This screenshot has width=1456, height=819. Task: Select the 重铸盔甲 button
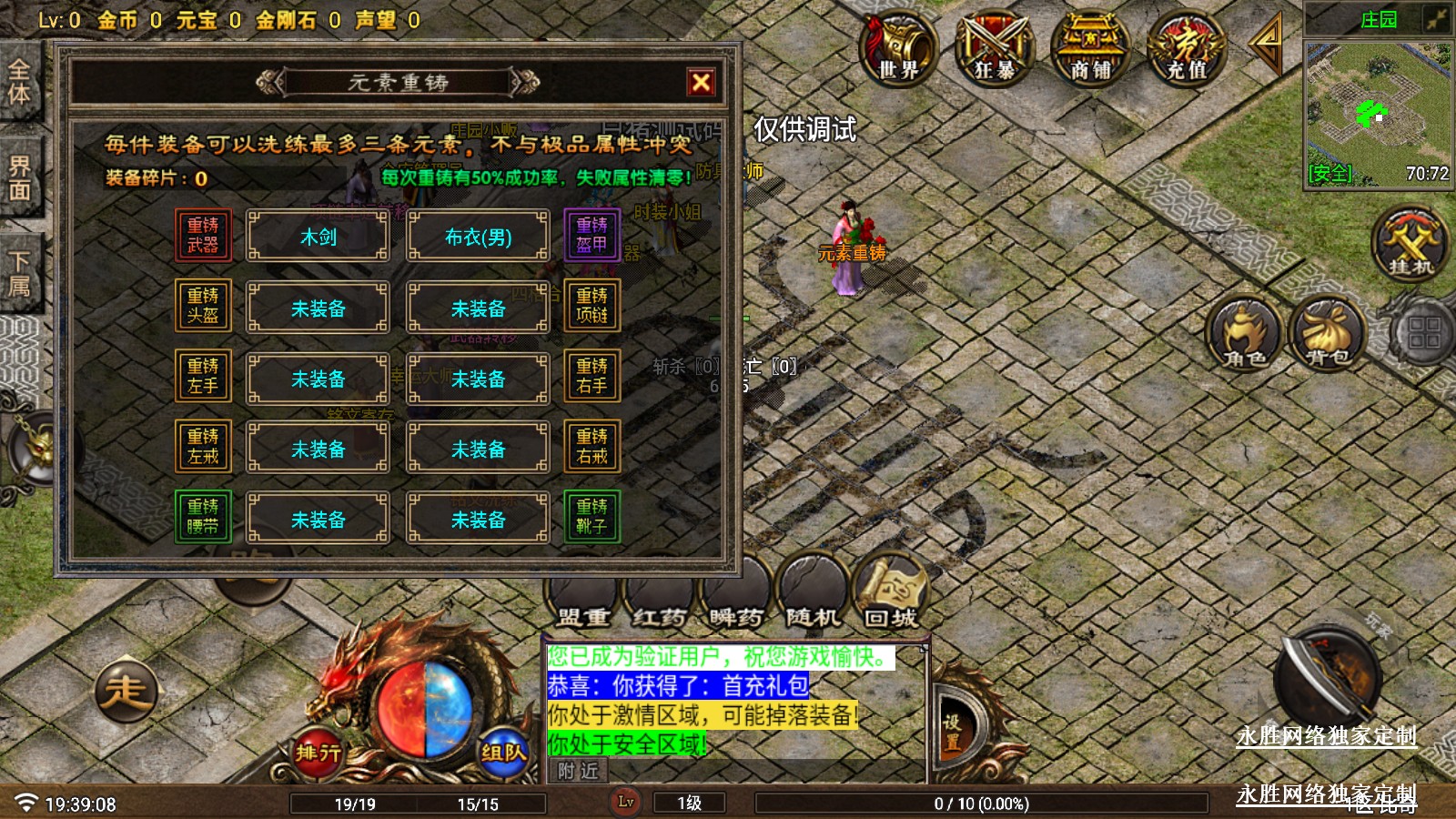pos(591,235)
